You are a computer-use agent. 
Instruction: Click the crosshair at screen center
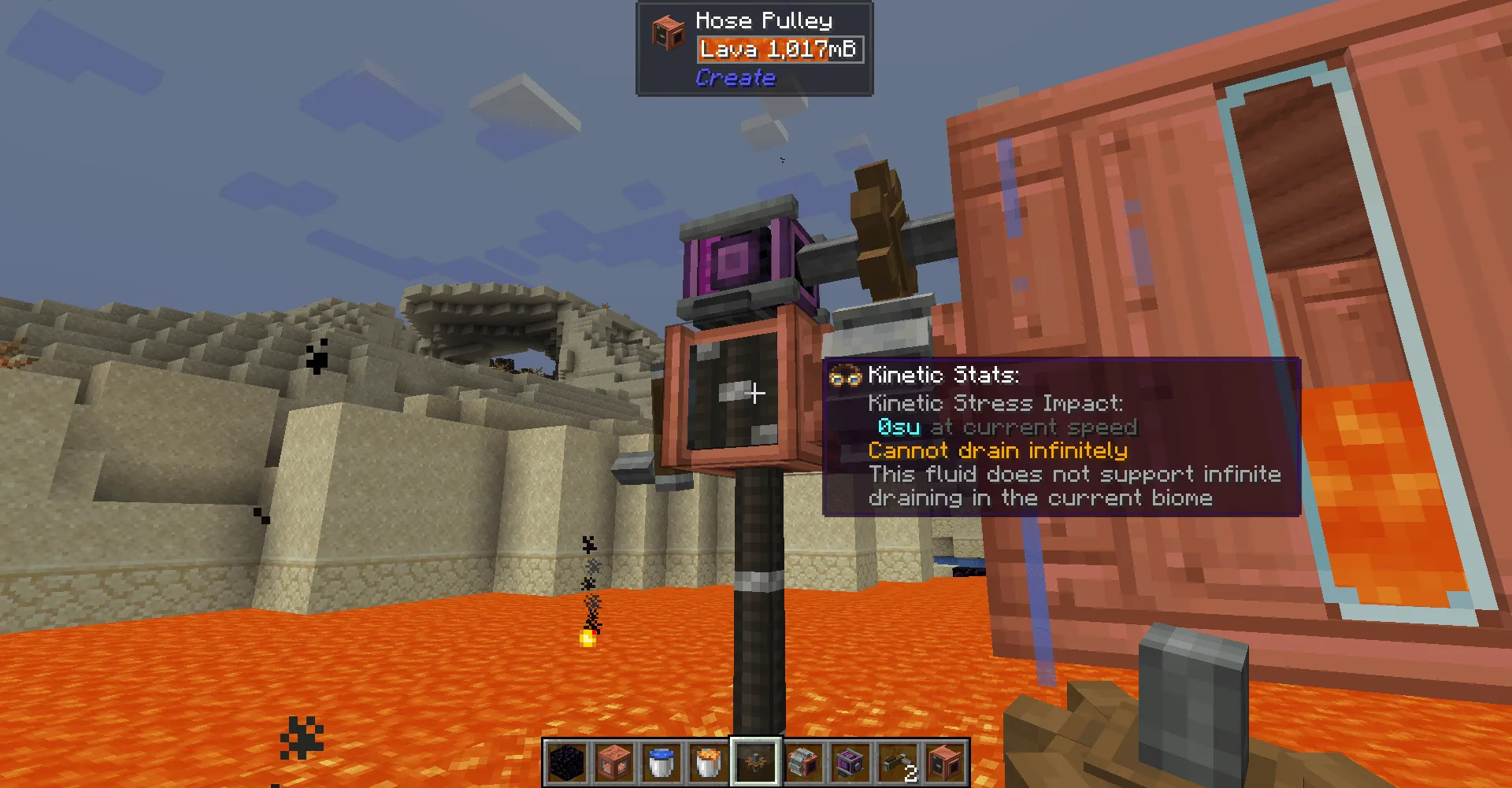(x=754, y=392)
